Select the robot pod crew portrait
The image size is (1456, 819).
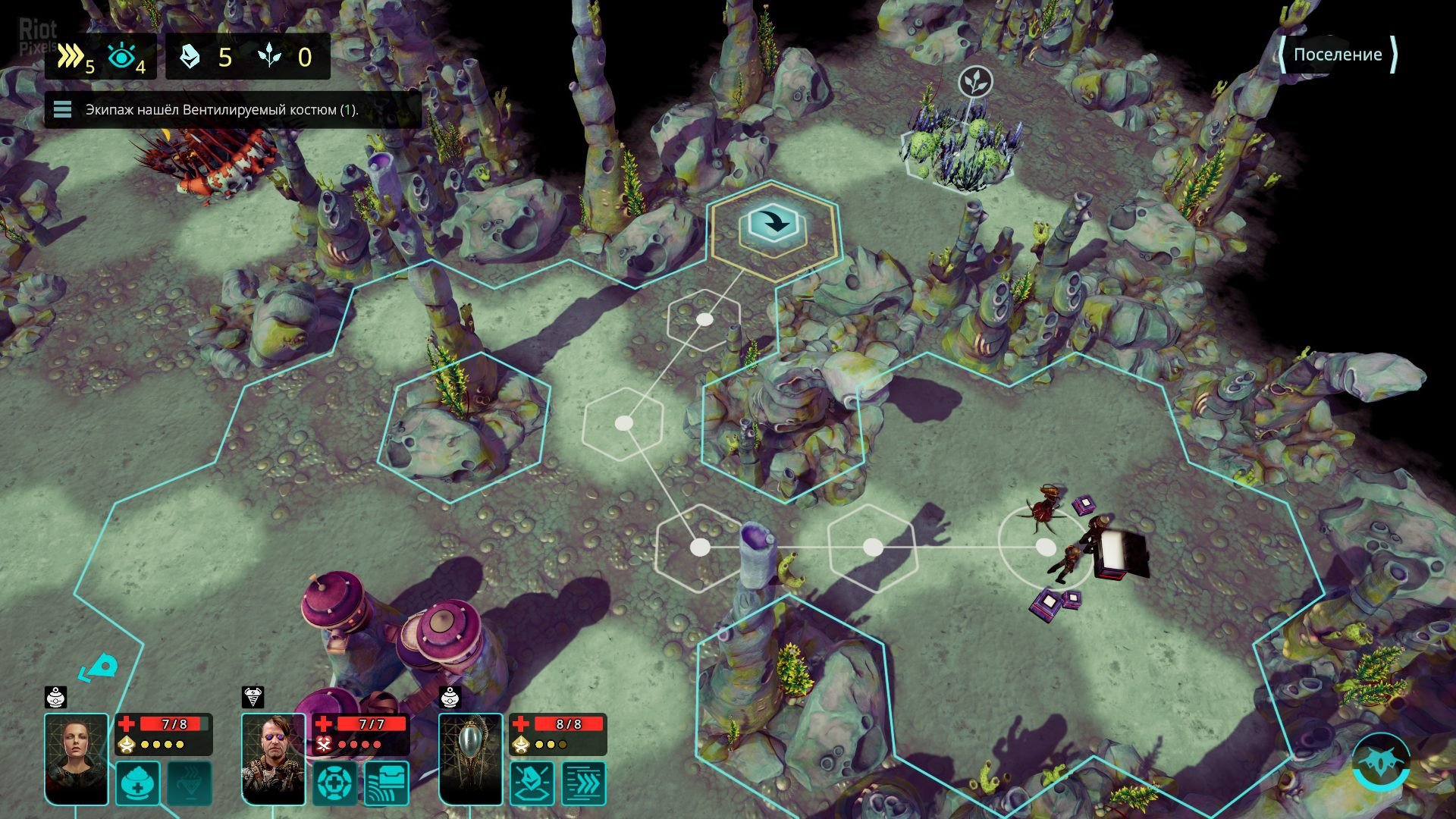click(471, 758)
